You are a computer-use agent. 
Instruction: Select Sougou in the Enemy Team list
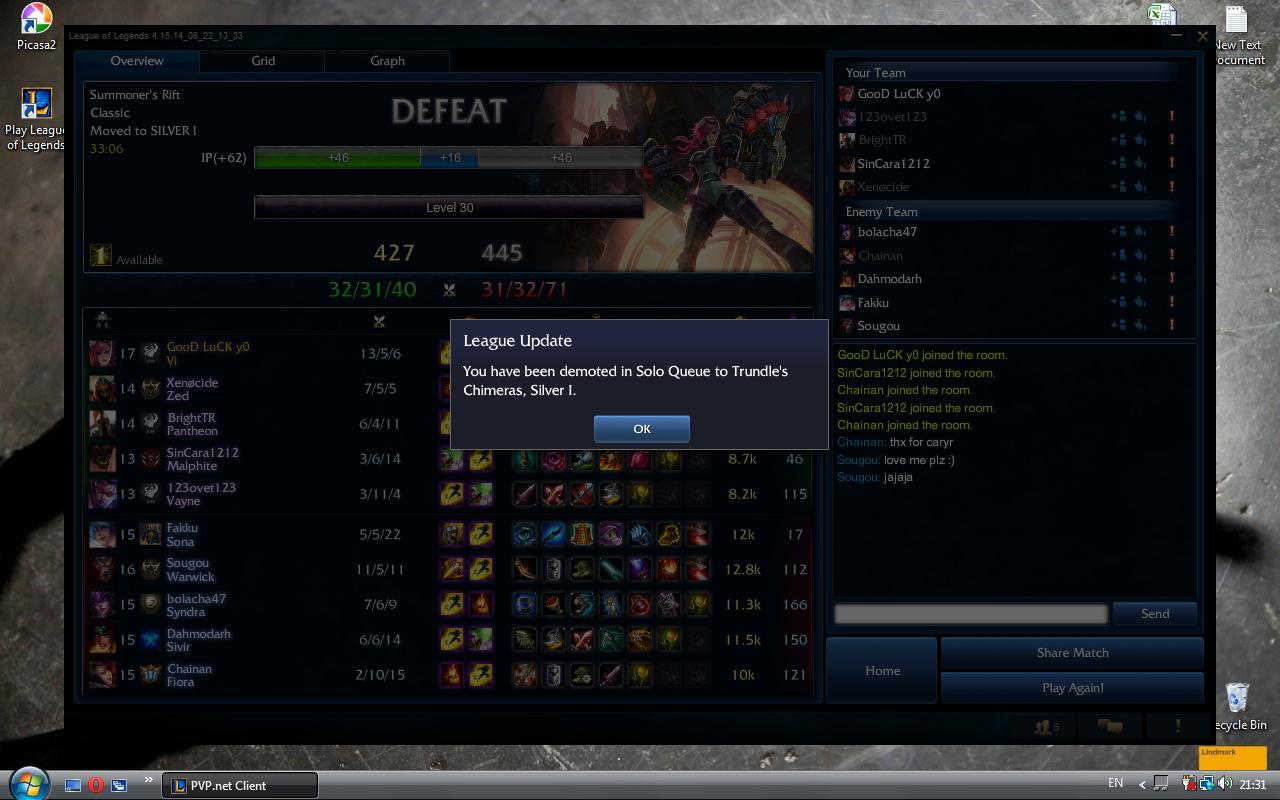[x=878, y=326]
